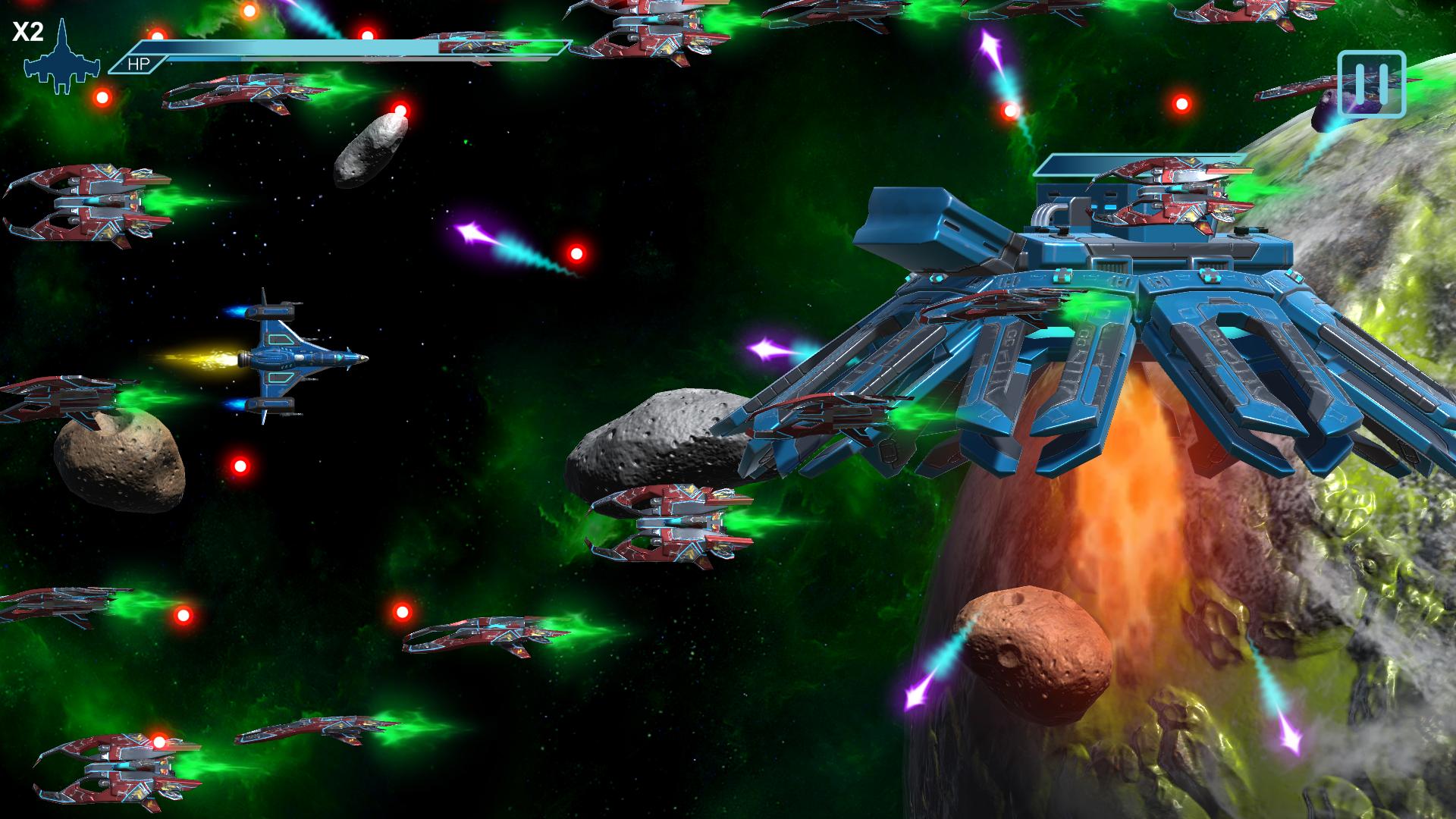Click the pause button

[1374, 85]
